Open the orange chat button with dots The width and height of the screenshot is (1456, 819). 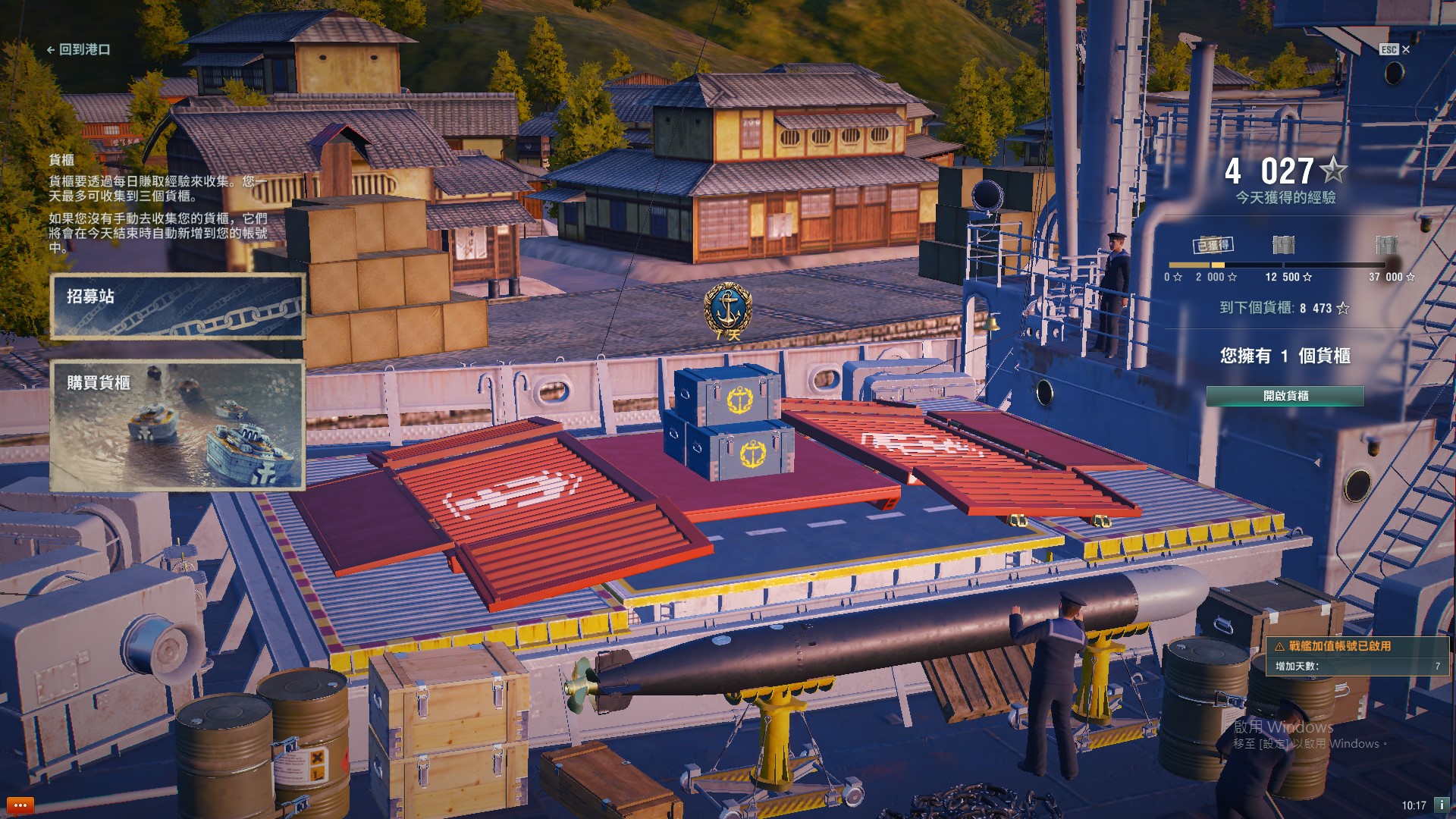(20, 805)
